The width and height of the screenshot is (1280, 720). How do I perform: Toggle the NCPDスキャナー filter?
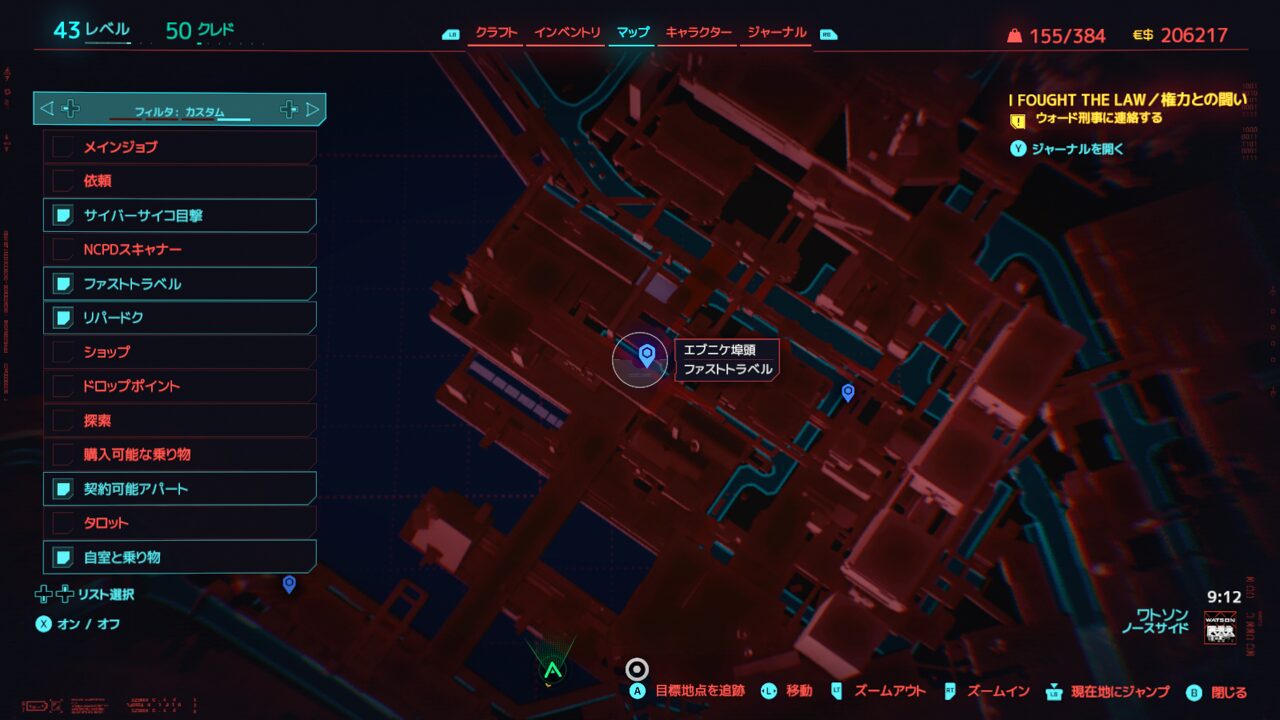180,249
